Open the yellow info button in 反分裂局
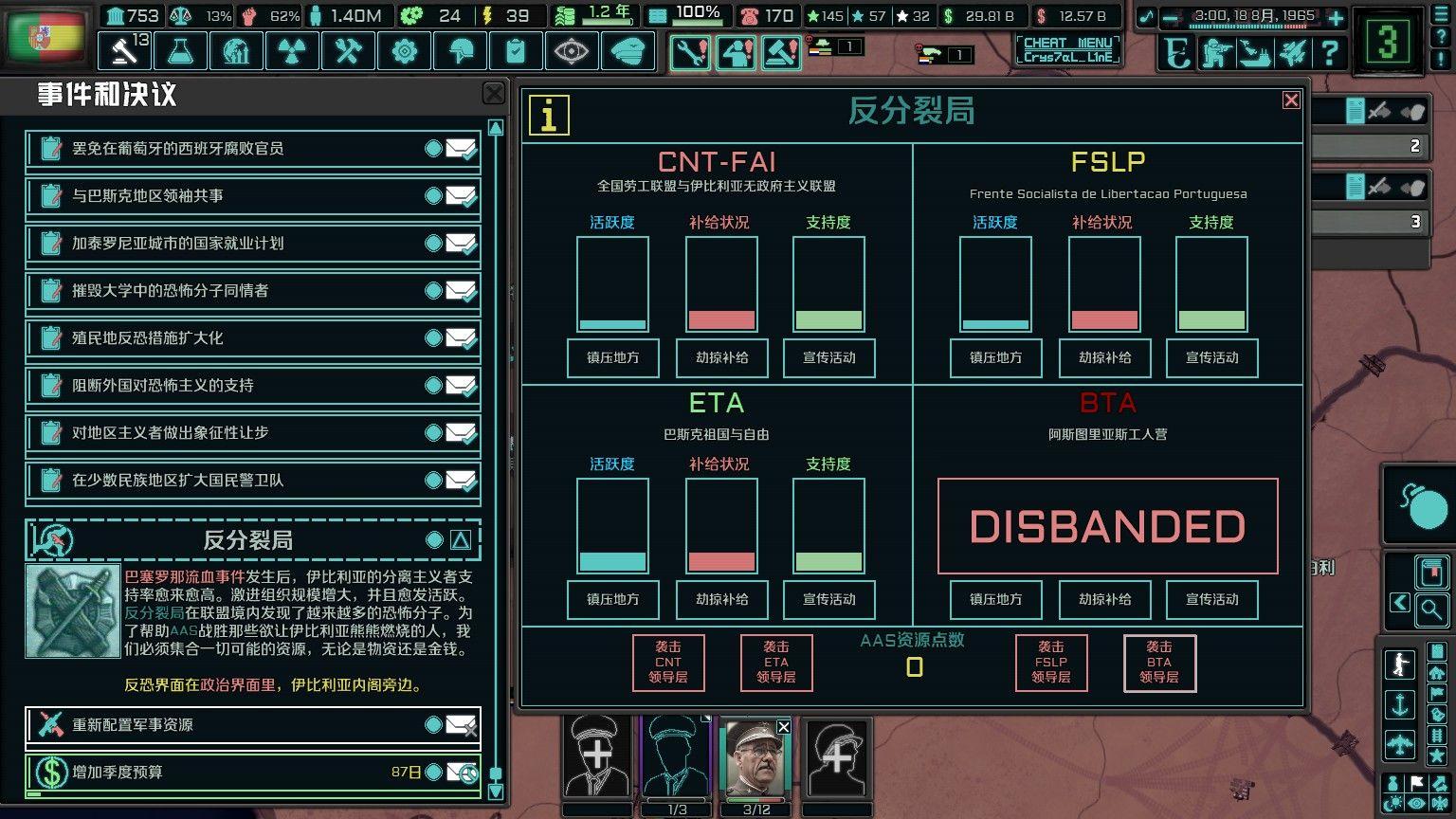 [549, 116]
